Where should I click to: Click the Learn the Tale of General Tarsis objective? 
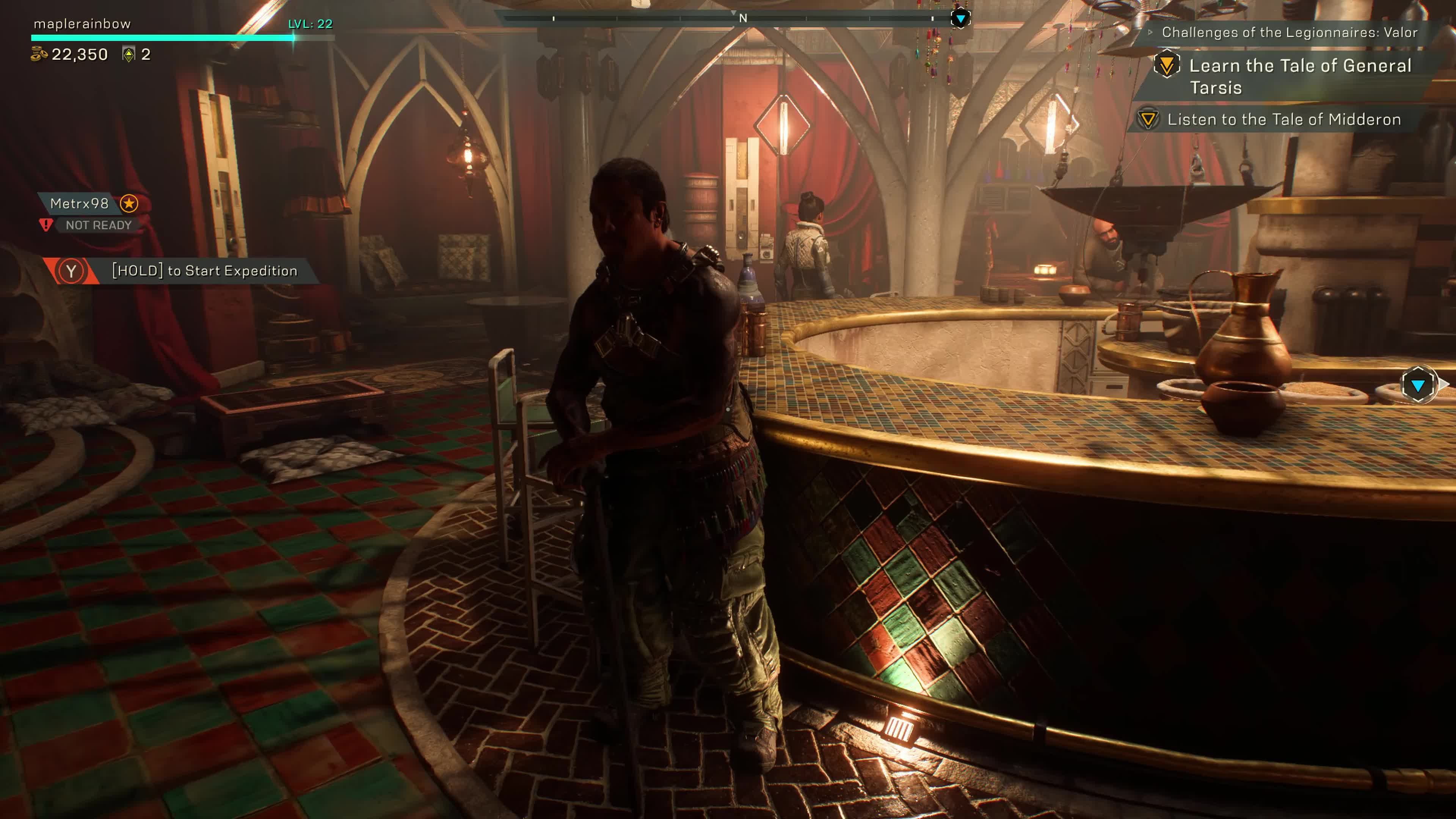click(x=1299, y=76)
